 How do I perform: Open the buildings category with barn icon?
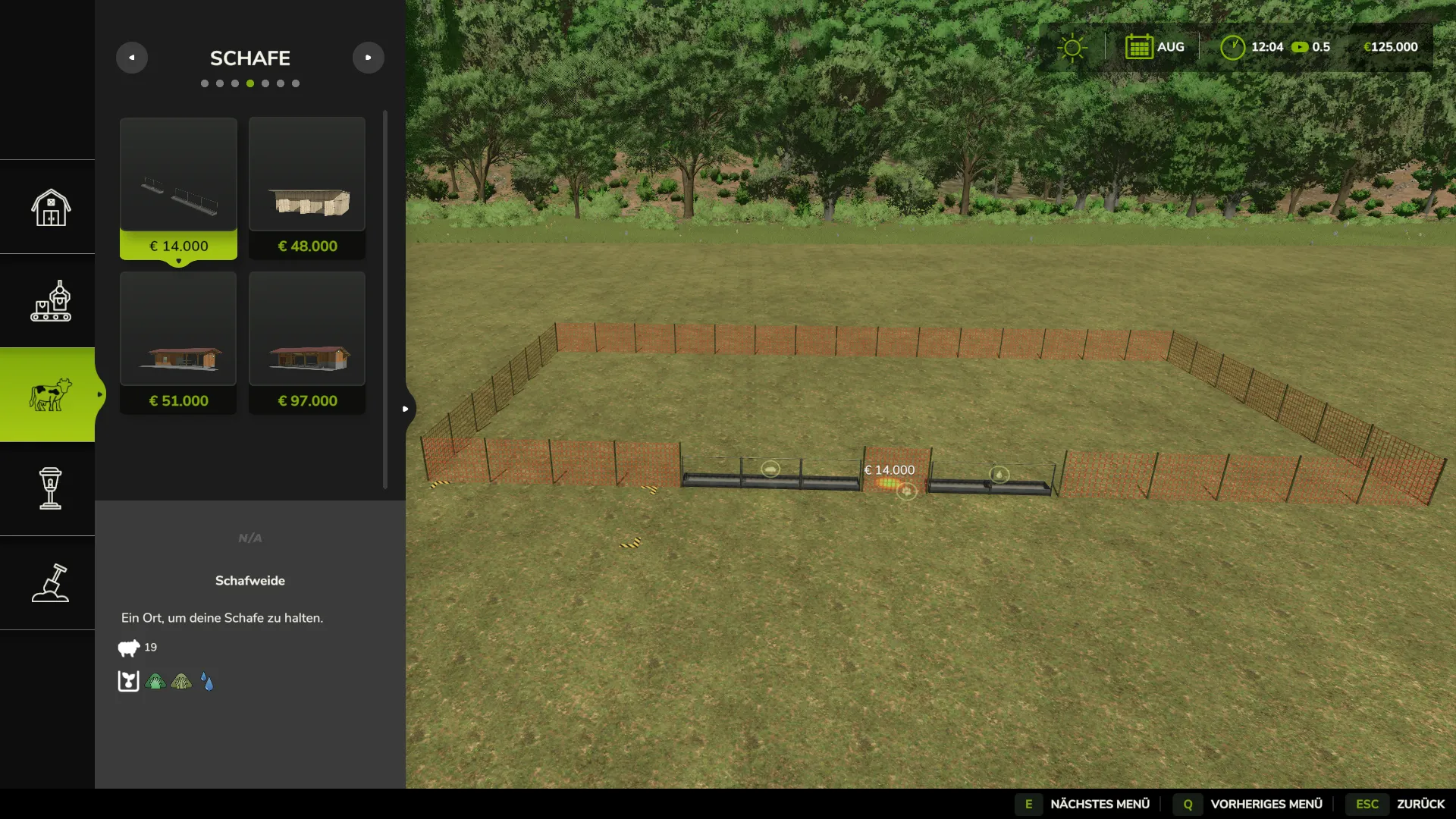(50, 207)
